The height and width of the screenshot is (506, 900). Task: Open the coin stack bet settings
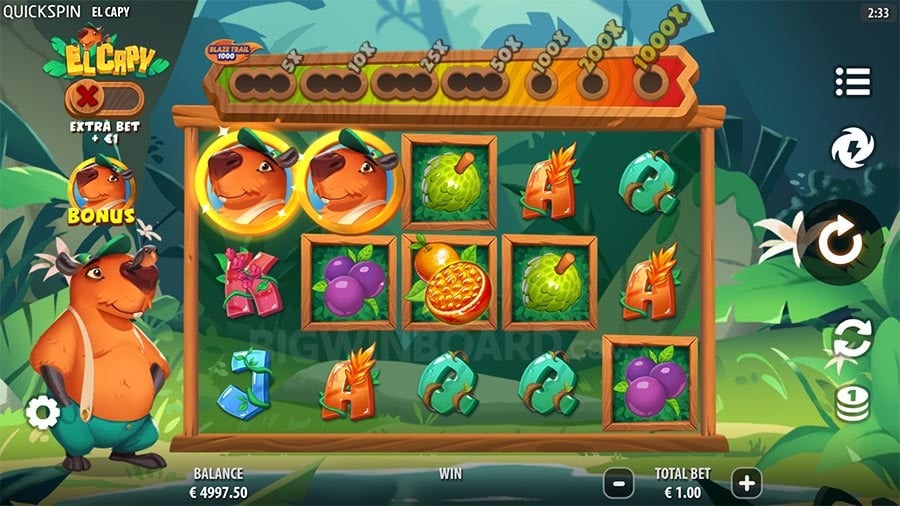pyautogui.click(x=853, y=402)
